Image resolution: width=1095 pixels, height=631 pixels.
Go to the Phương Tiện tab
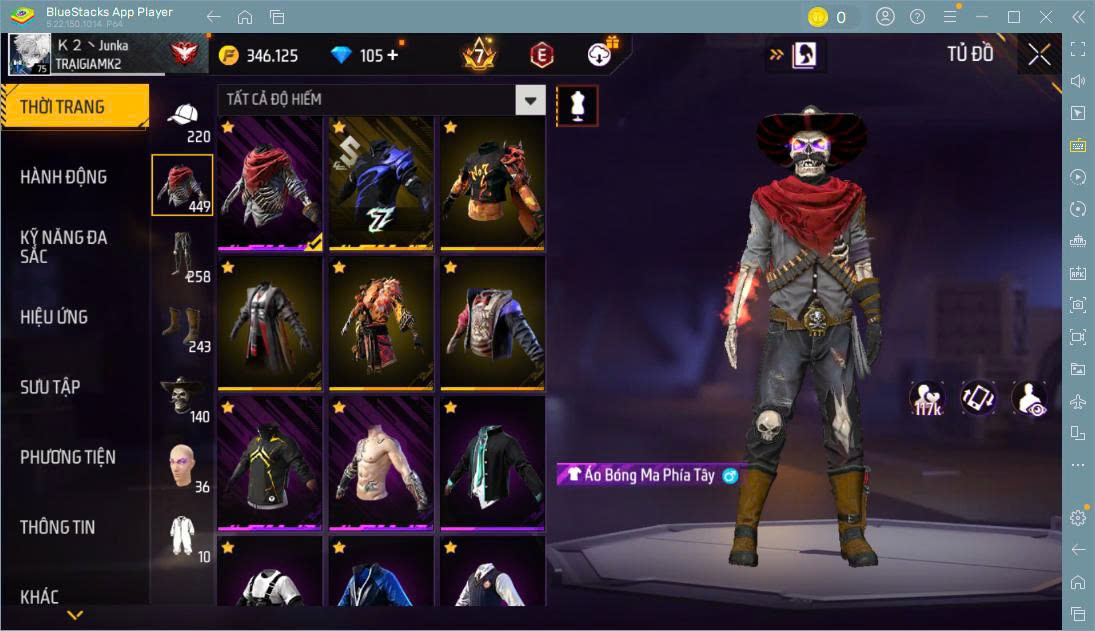click(x=68, y=457)
